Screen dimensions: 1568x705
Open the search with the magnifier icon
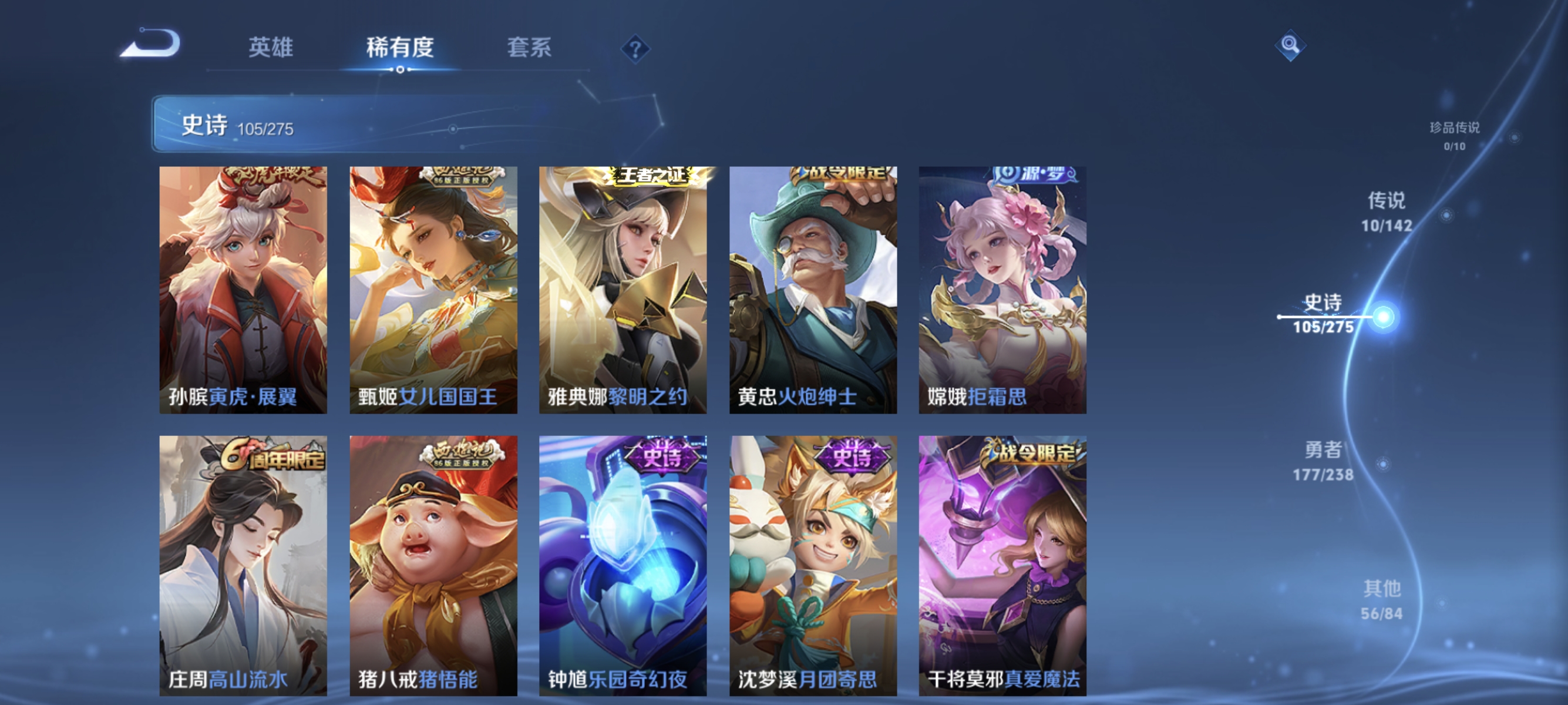[x=1290, y=45]
